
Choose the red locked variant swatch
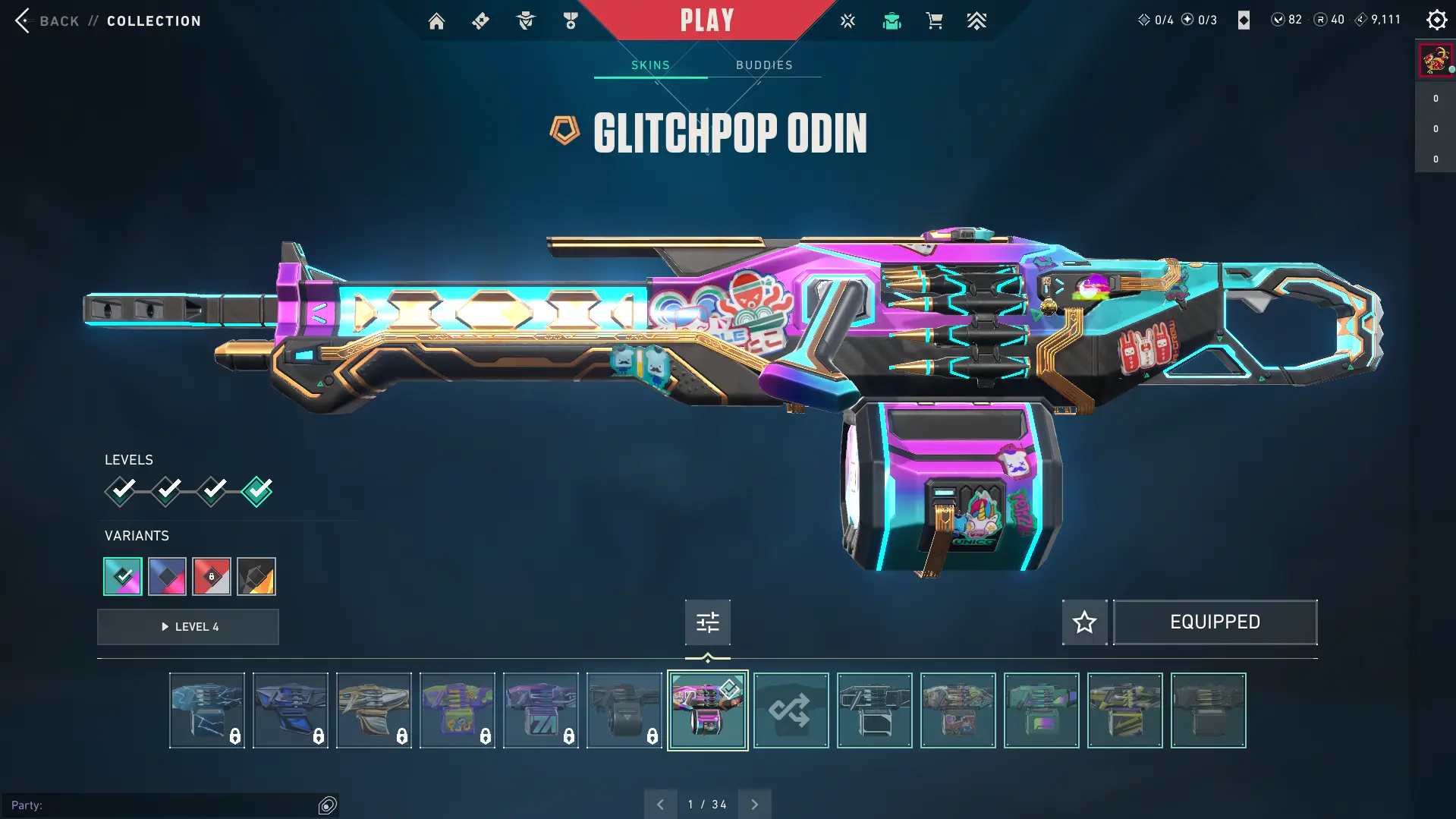point(212,577)
